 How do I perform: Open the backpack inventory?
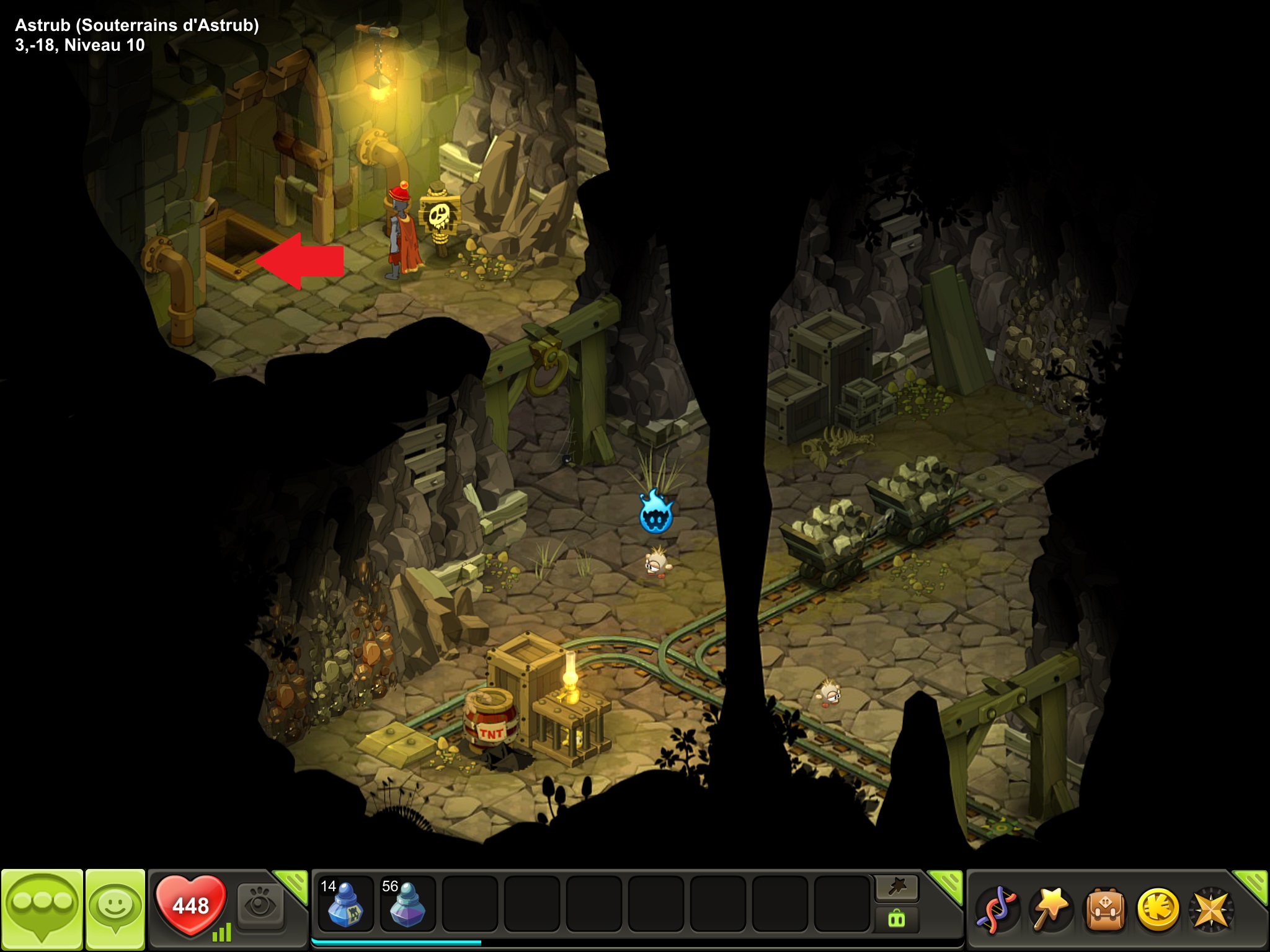1103,910
